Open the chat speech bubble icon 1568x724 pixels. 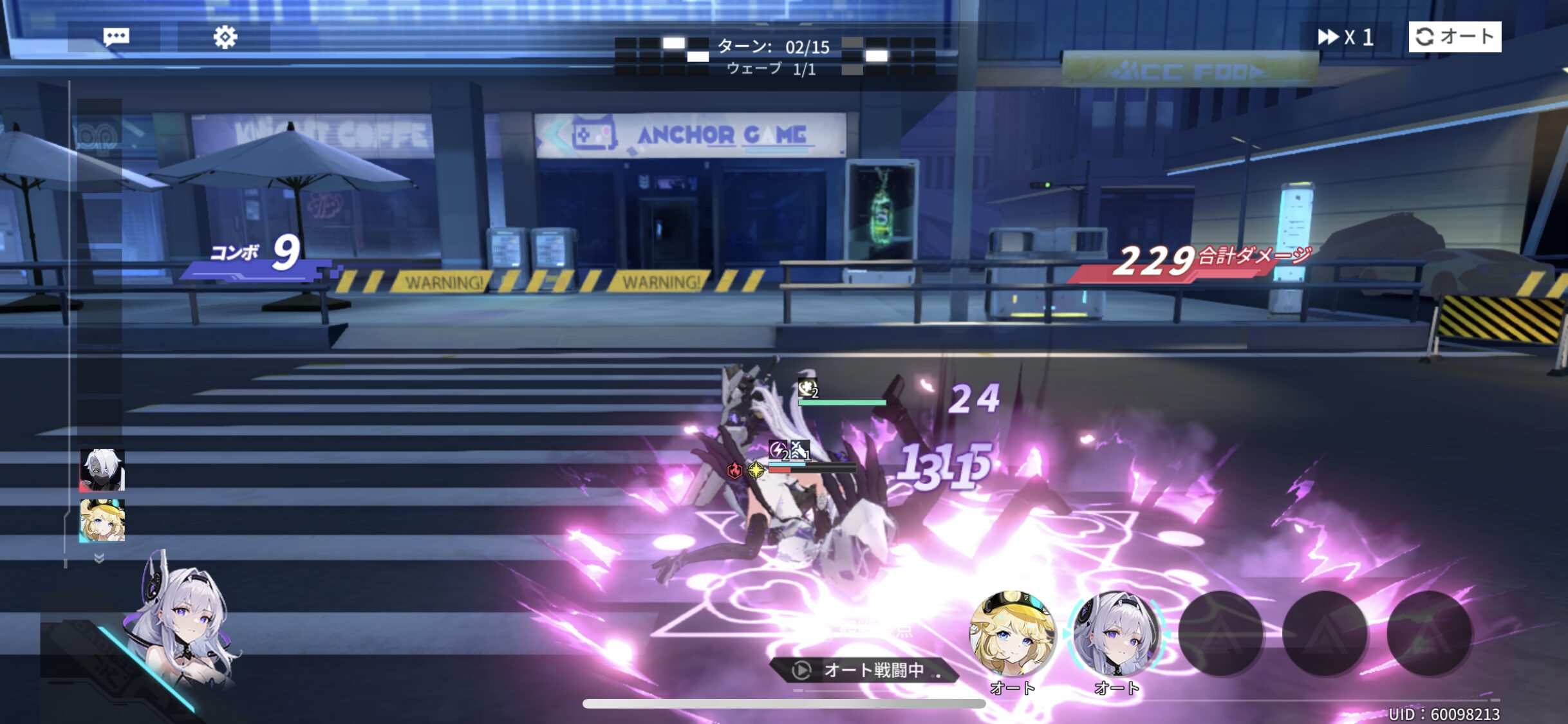point(116,37)
